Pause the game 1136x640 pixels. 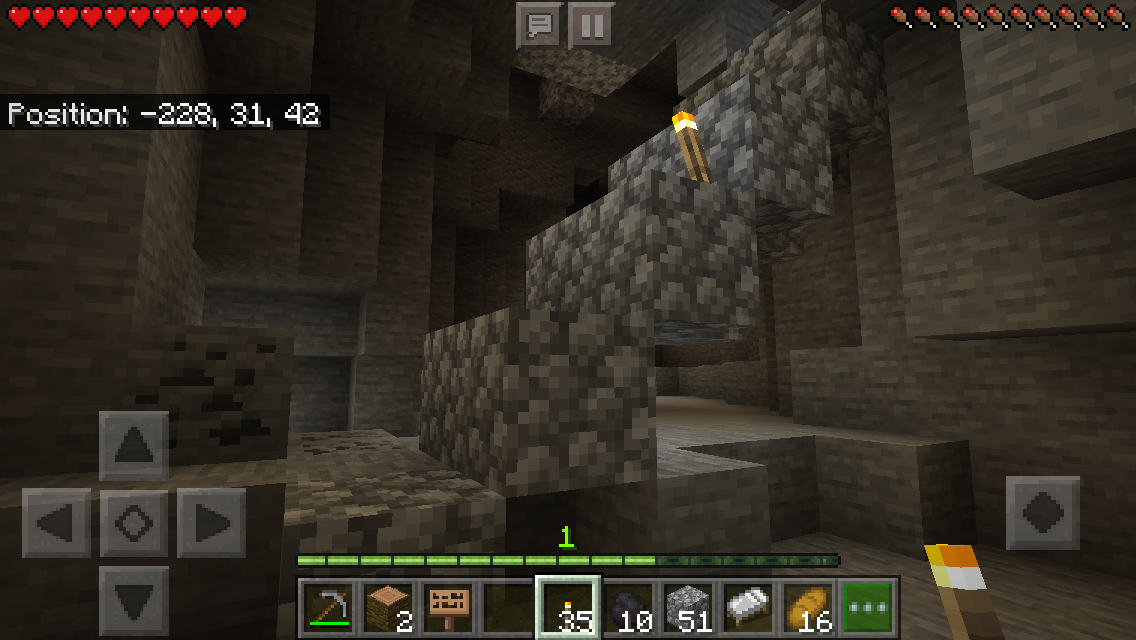pyautogui.click(x=591, y=25)
